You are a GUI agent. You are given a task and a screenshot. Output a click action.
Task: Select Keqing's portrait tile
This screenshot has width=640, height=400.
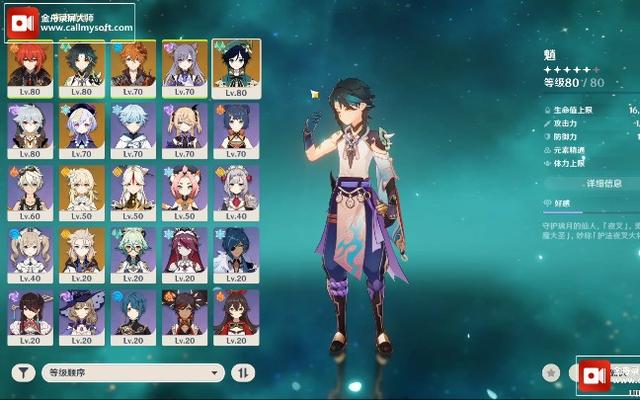coord(185,67)
